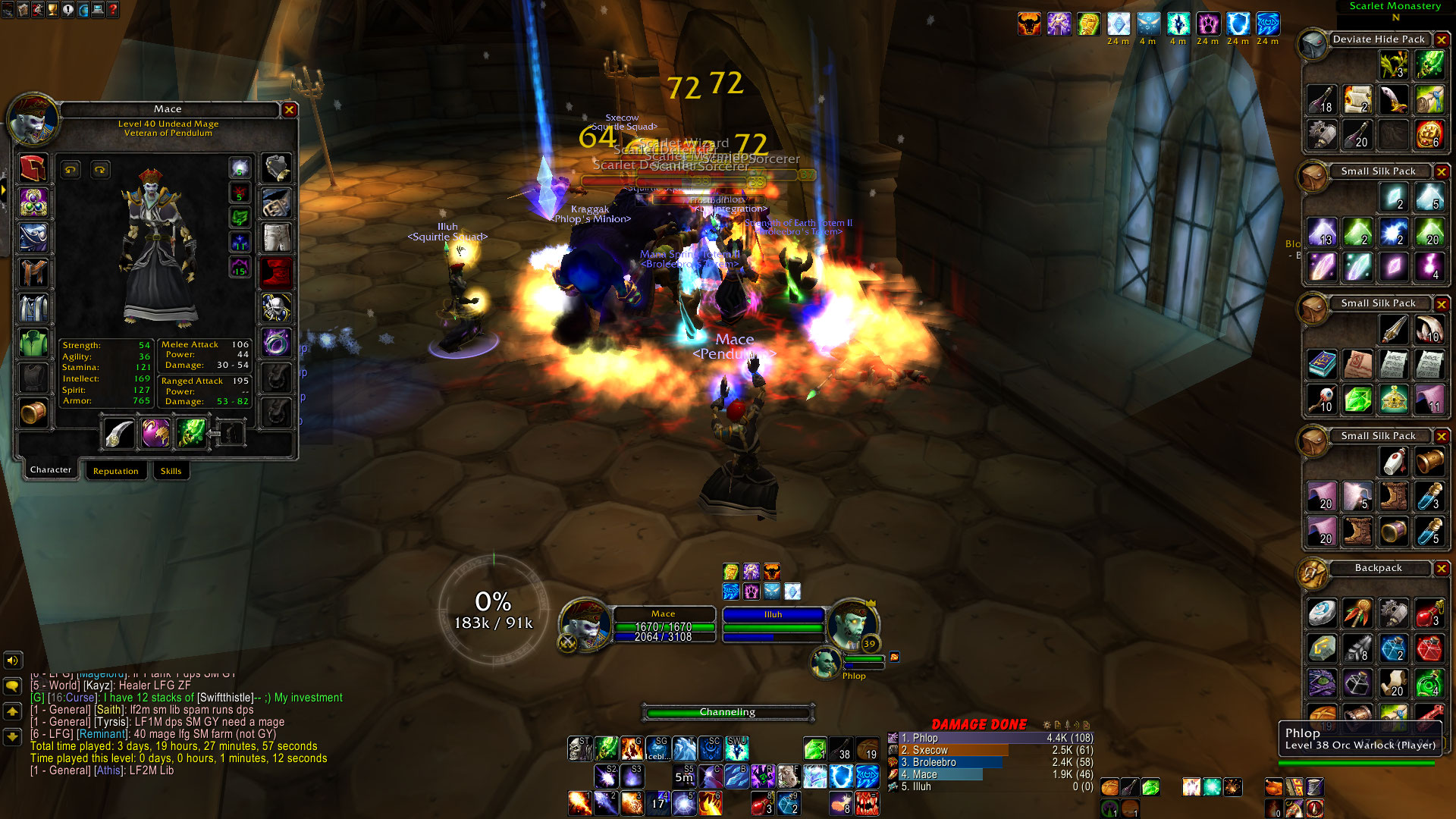Cast the Fireball spell on slot 1
1456x819 pixels.
click(x=579, y=802)
